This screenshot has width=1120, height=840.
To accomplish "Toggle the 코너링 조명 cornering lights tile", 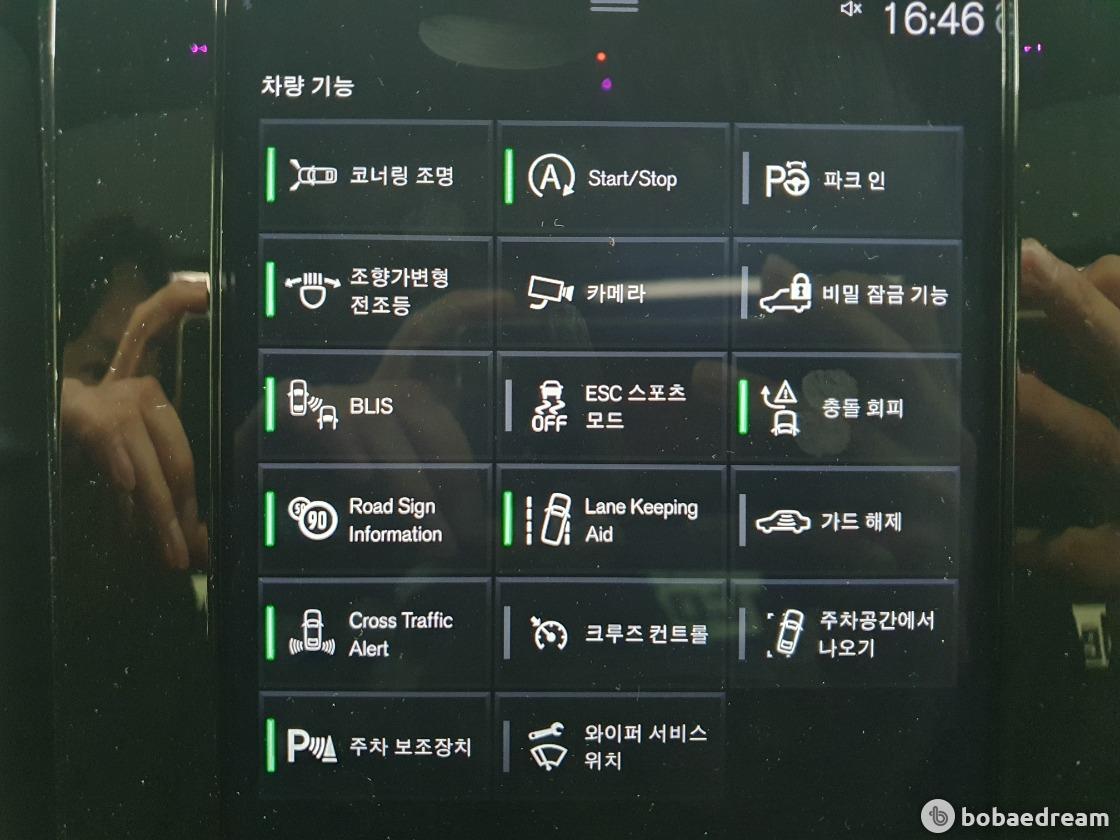I will 376,177.
